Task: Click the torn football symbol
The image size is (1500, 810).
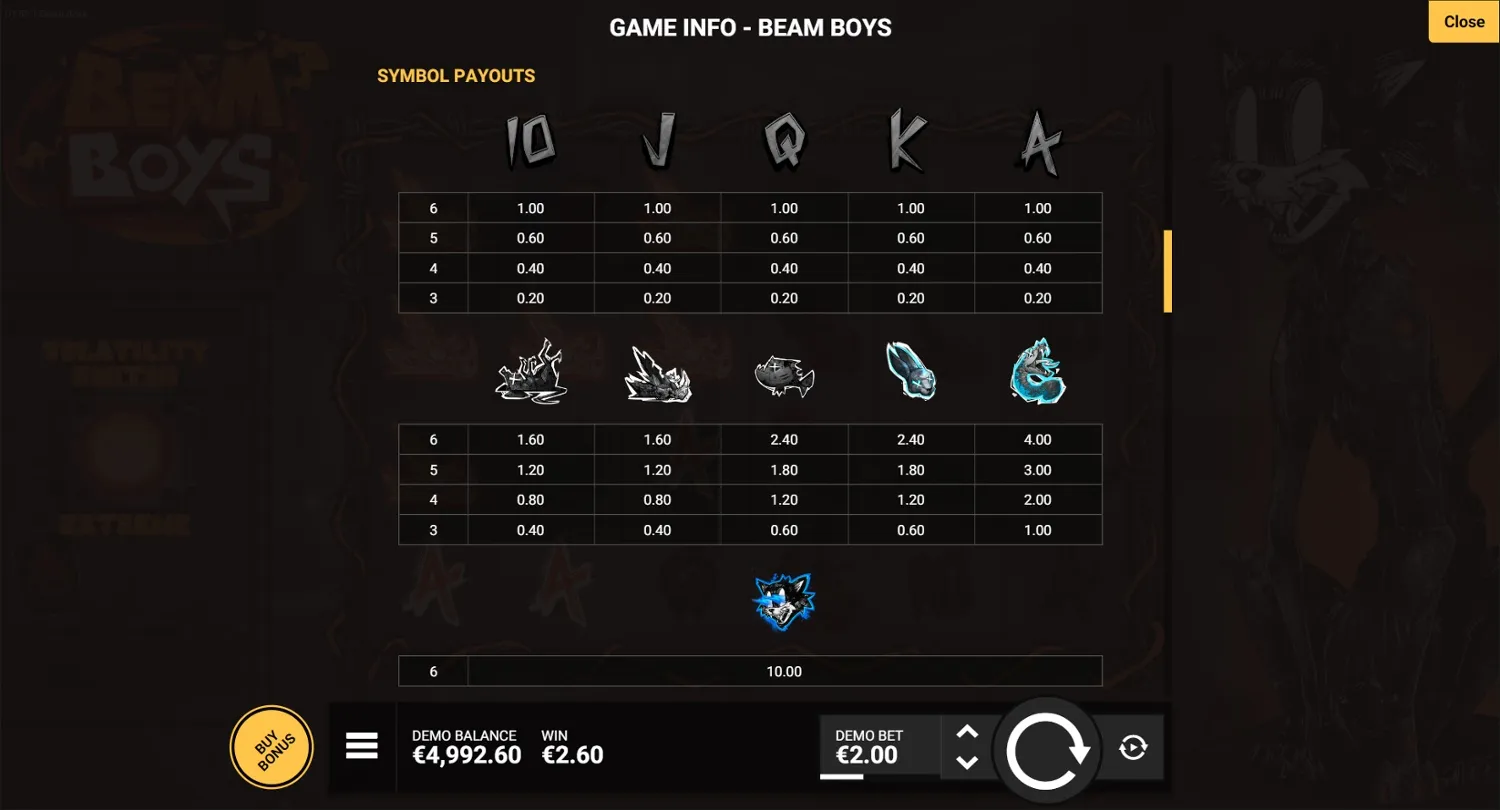Action: click(784, 375)
